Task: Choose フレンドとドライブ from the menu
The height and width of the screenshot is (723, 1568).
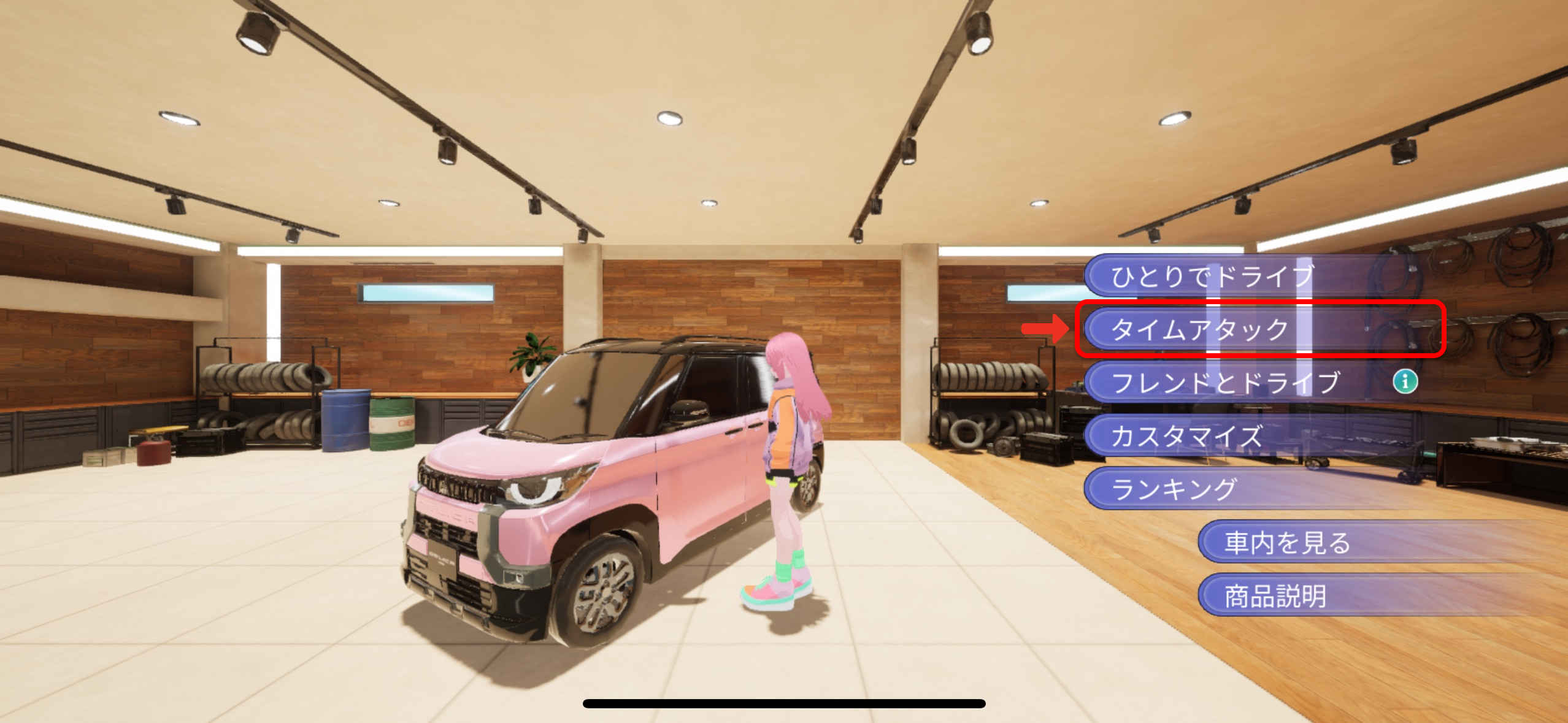Action: pos(1225,383)
